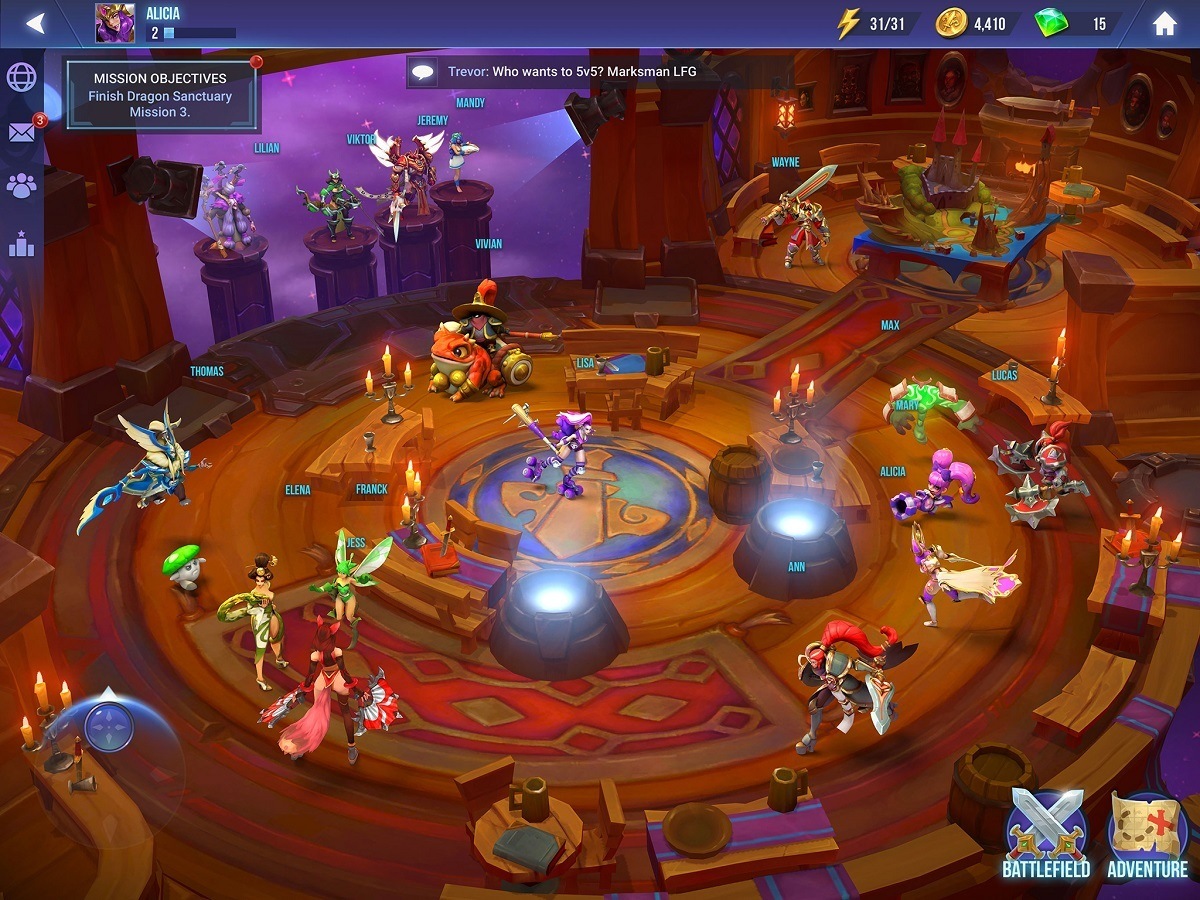Return to the home screen
Image resolution: width=1200 pixels, height=900 pixels.
point(1164,23)
